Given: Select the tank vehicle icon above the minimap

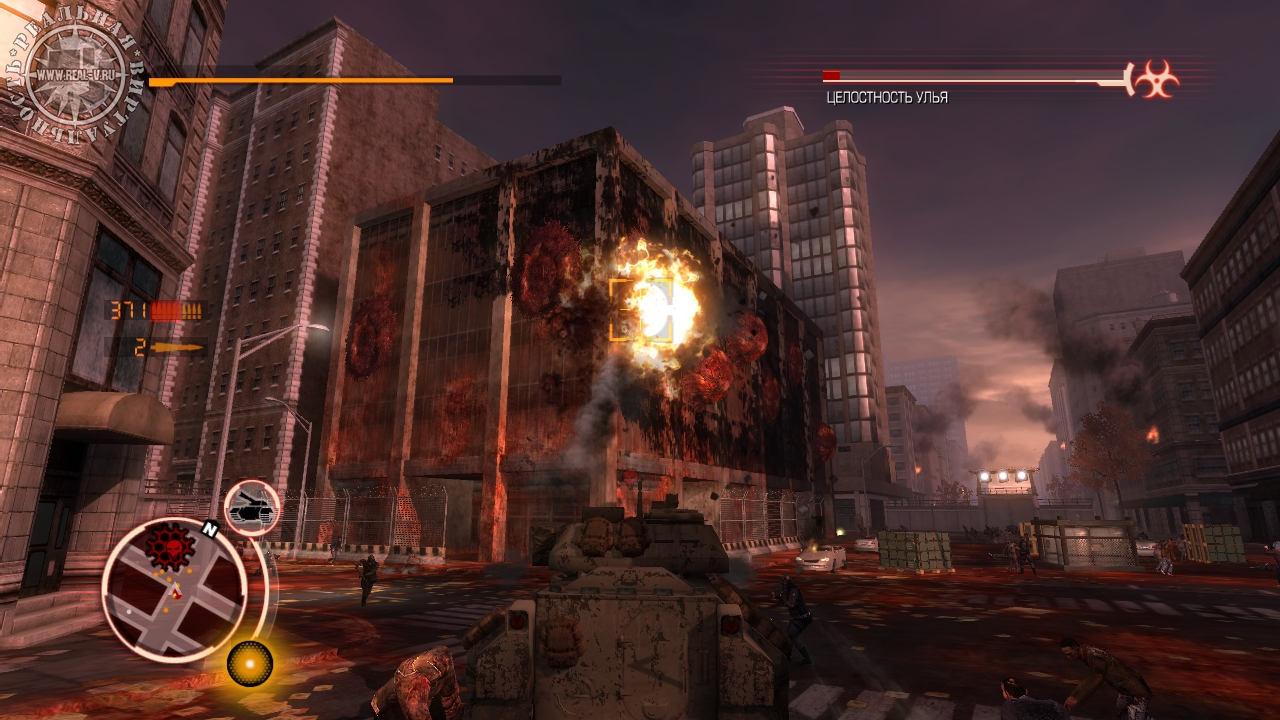Looking at the screenshot, I should [251, 509].
